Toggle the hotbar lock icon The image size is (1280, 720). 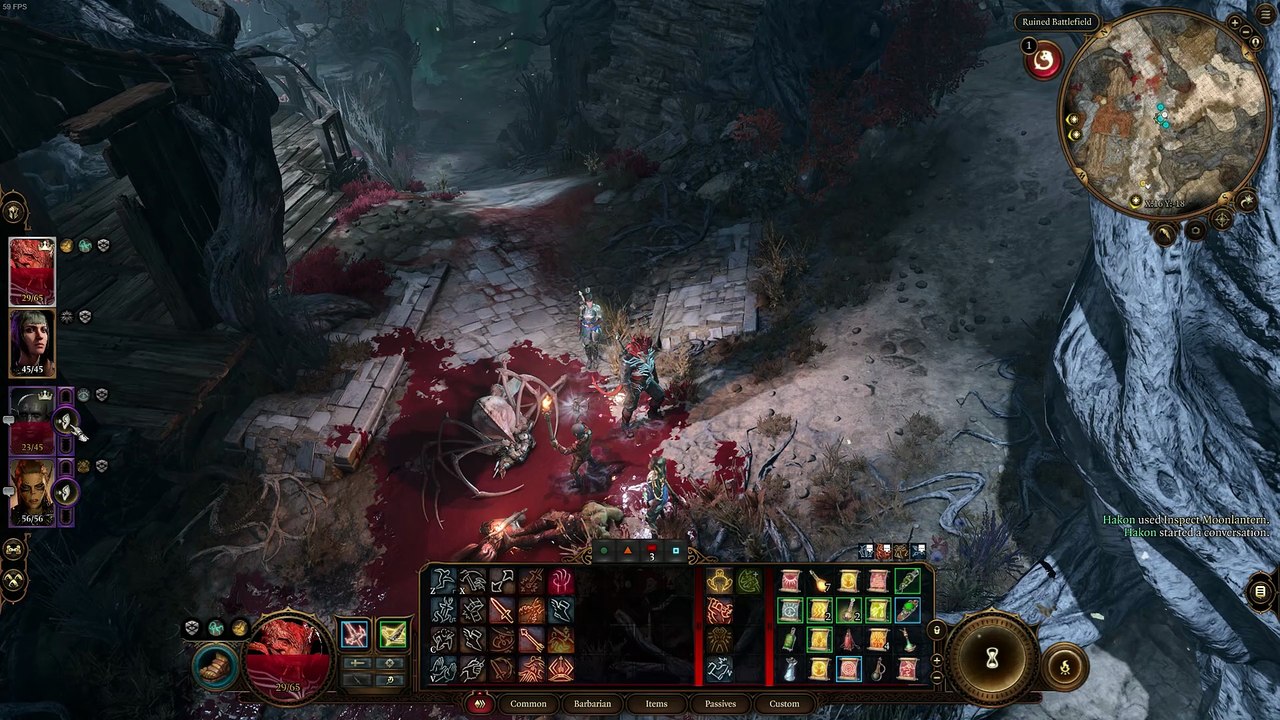pos(936,630)
